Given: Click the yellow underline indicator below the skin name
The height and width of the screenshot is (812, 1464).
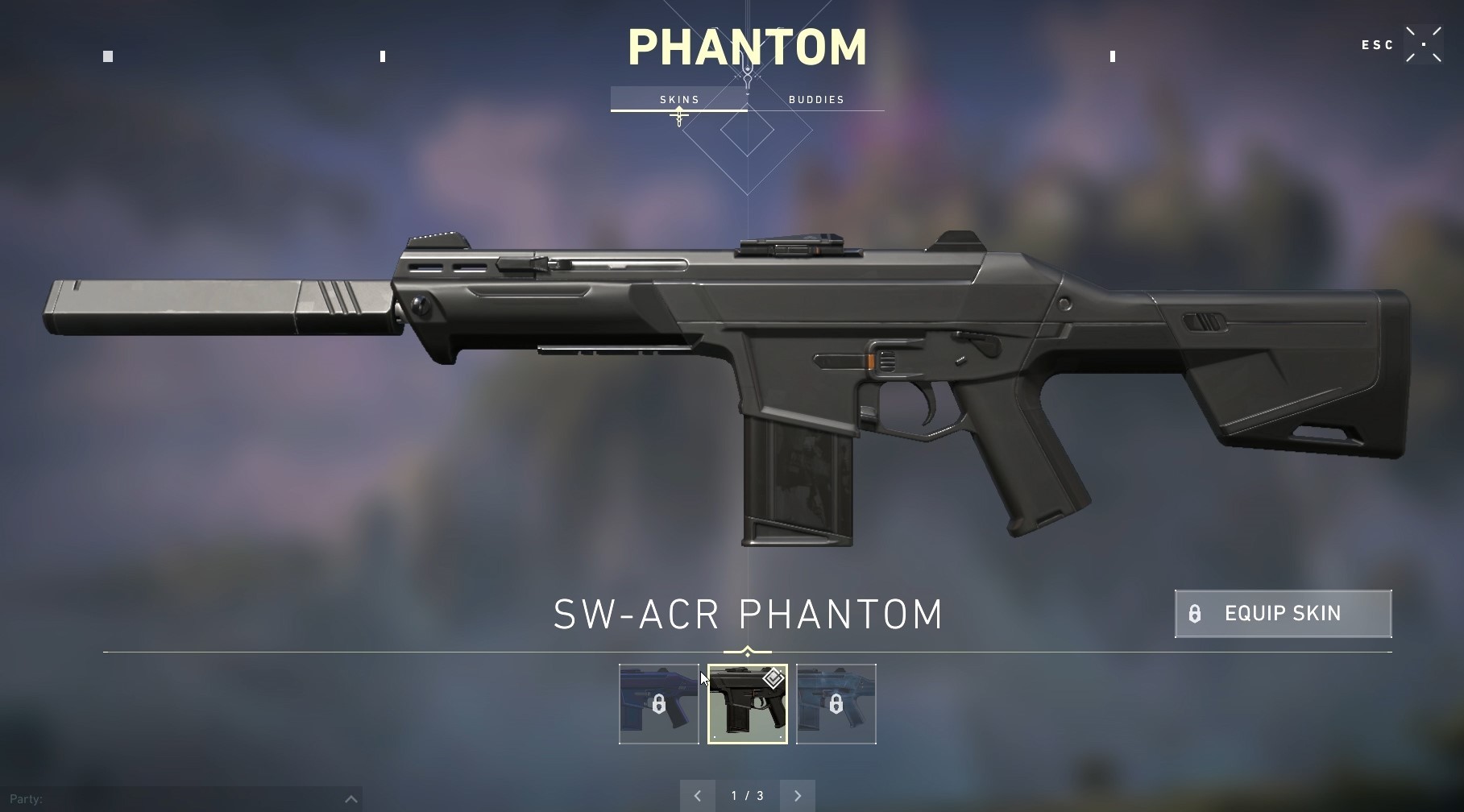Looking at the screenshot, I should [748, 650].
